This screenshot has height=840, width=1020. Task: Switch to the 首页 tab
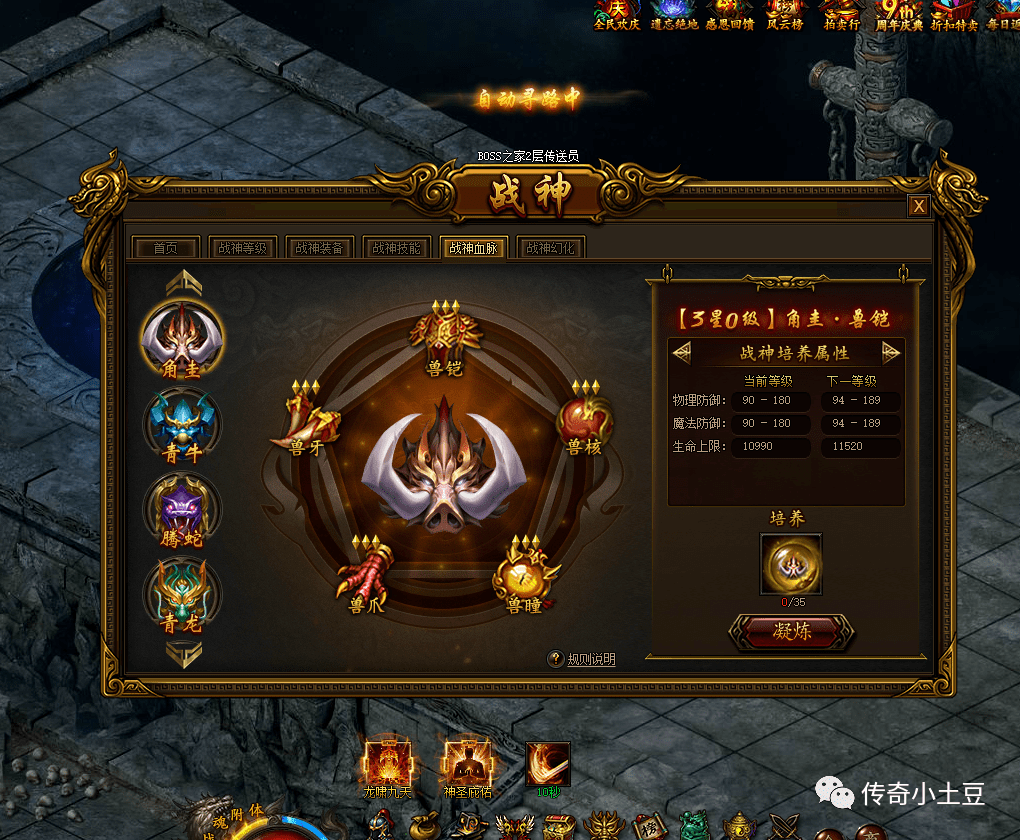click(x=165, y=248)
